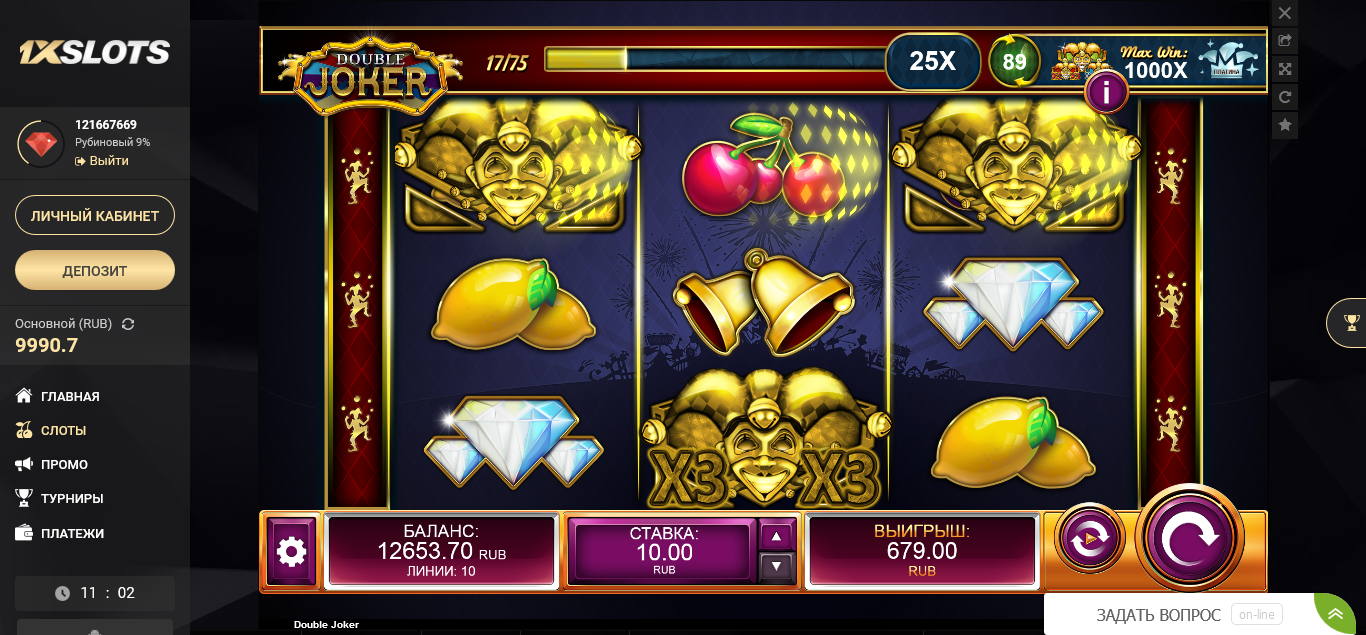Decrease the bet with the down arrow
The image size is (1366, 635).
point(777,567)
